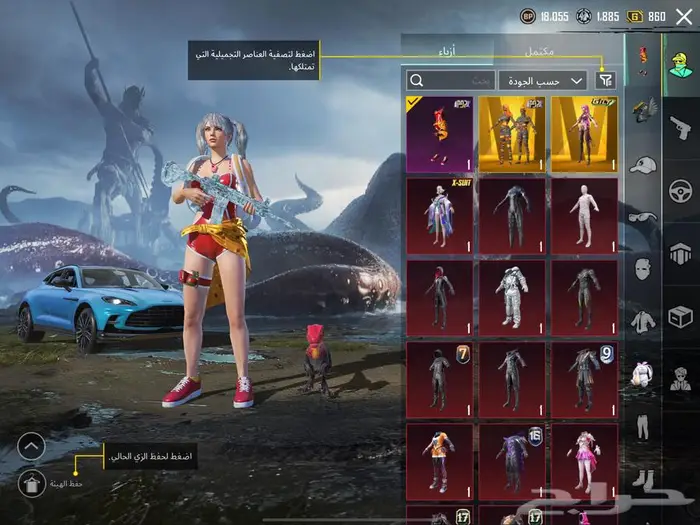The image size is (700, 525).
Task: Click the outfit search field
Action: coord(450,80)
